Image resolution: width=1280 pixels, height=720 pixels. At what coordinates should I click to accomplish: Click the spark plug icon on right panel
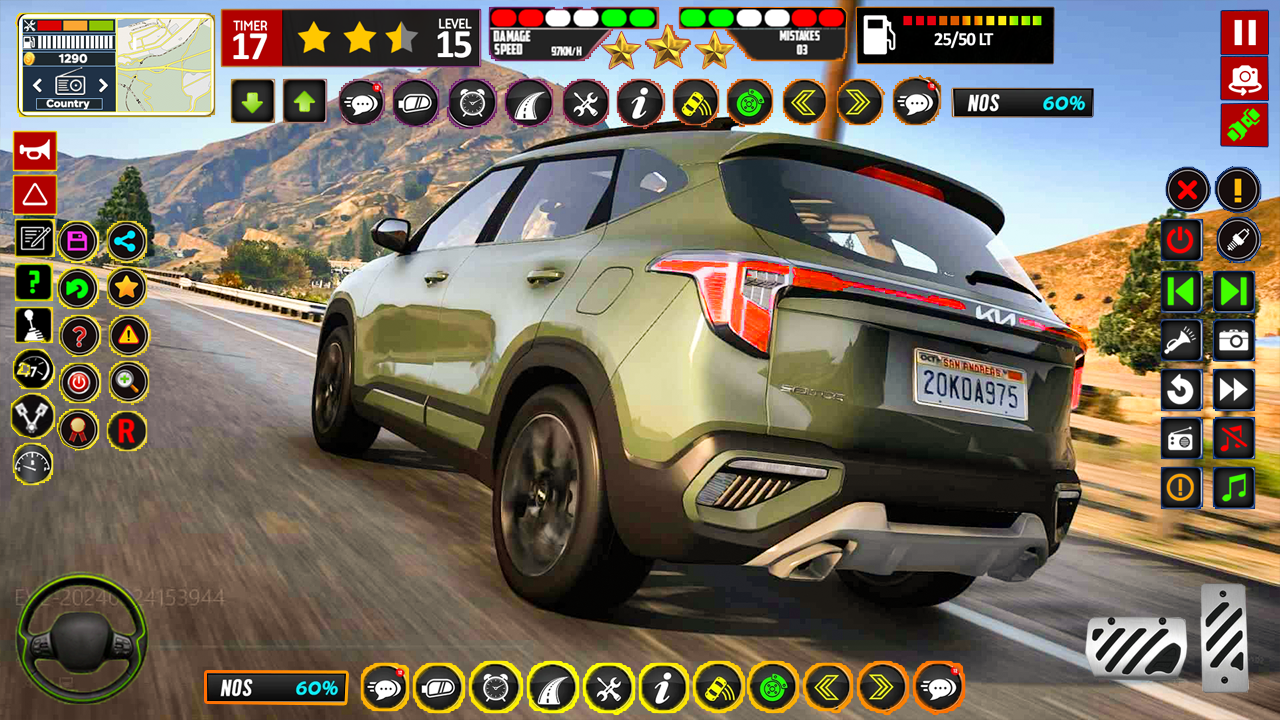(1233, 240)
